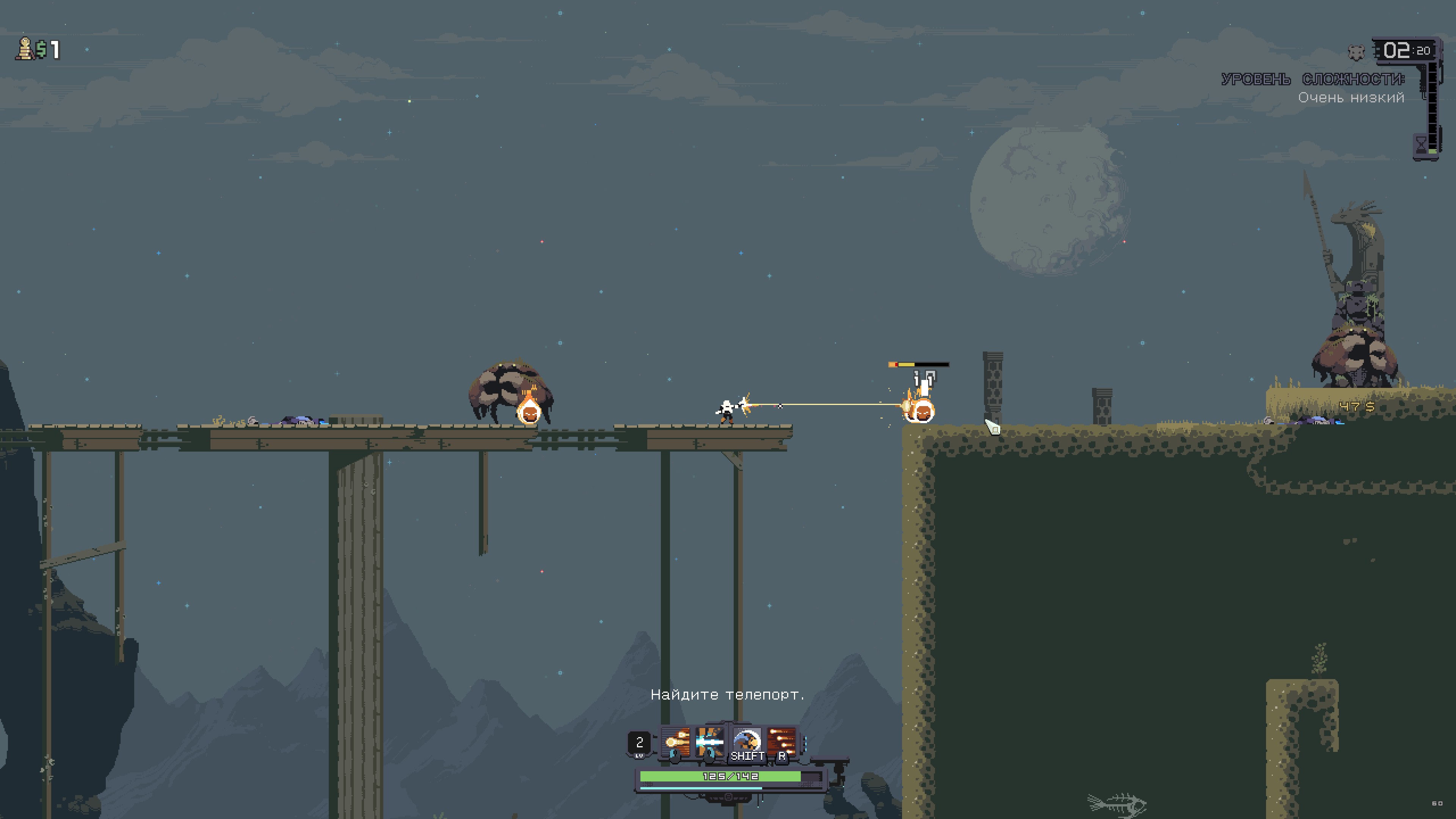Image resolution: width=1456 pixels, height=819 pixels.
Task: Click the difficulty monster face icon
Action: coord(1356,53)
